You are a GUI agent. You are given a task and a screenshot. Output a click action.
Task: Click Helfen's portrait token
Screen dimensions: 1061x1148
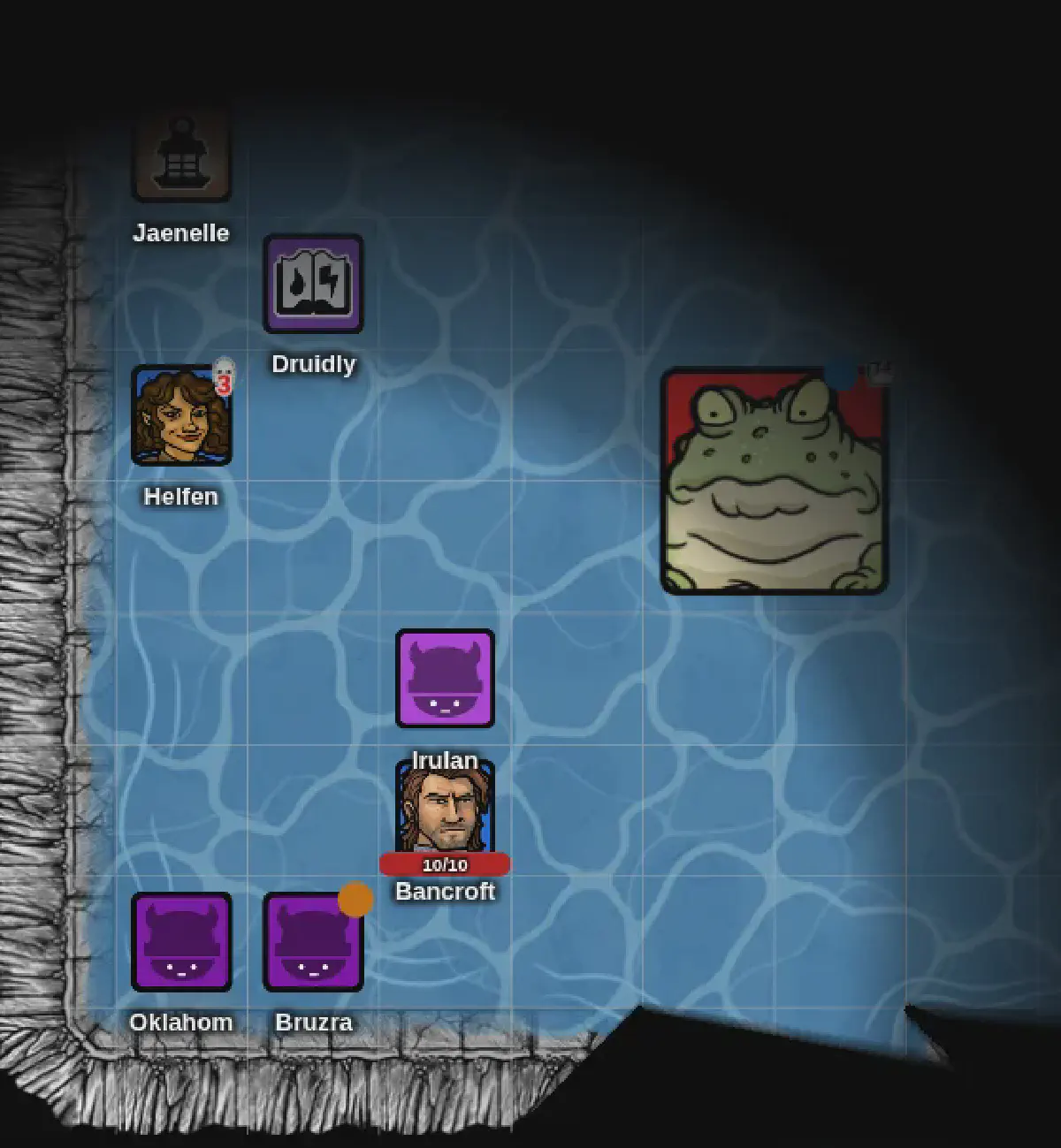coord(181,415)
